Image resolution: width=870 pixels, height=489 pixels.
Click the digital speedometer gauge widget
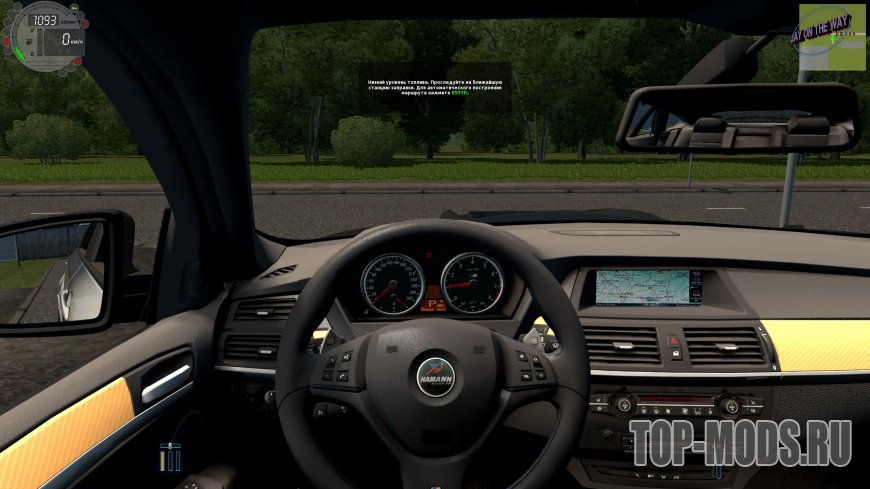[46, 37]
